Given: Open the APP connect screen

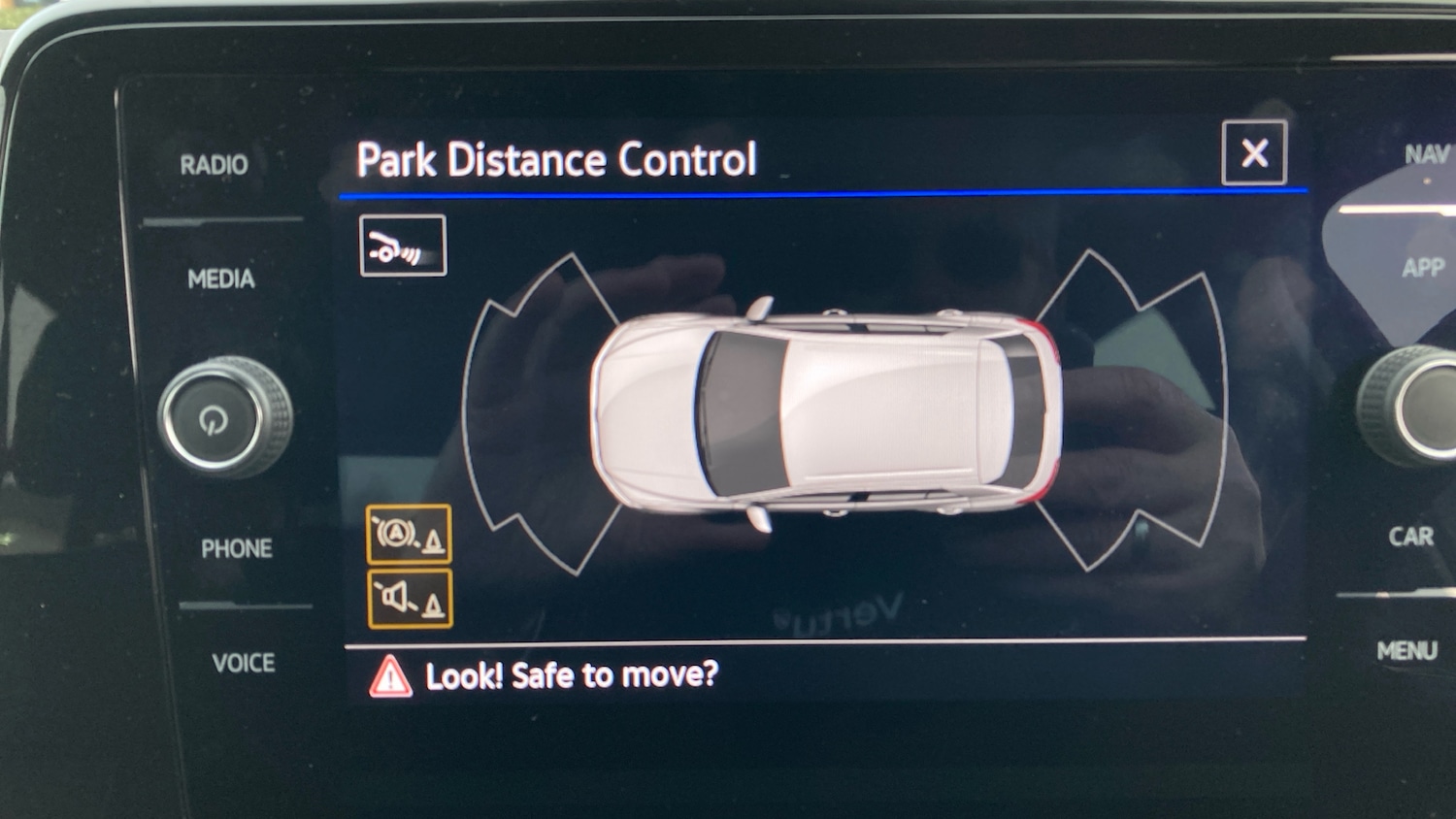Looking at the screenshot, I should tap(1422, 267).
